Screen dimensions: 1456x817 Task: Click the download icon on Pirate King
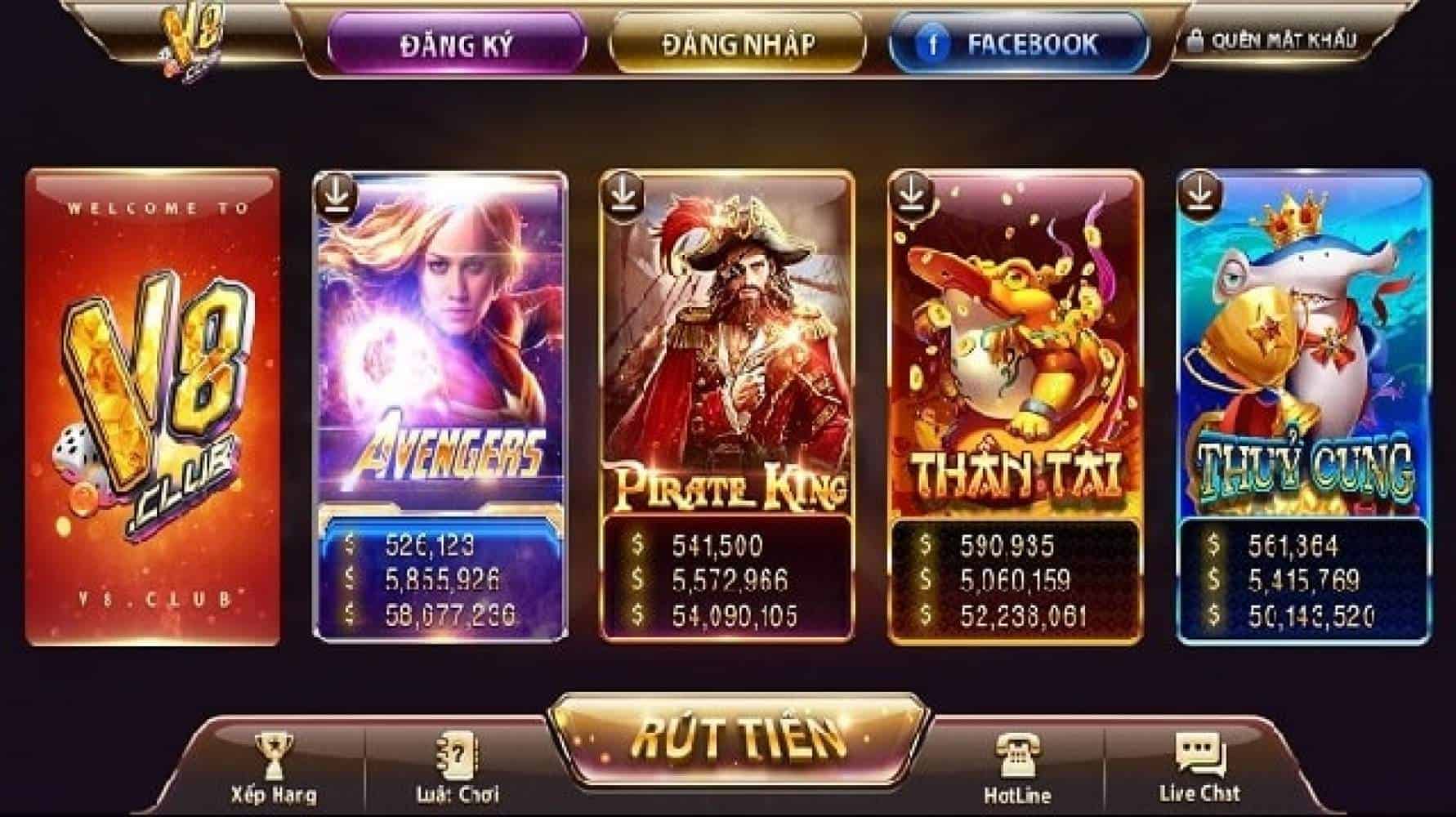pos(623,196)
